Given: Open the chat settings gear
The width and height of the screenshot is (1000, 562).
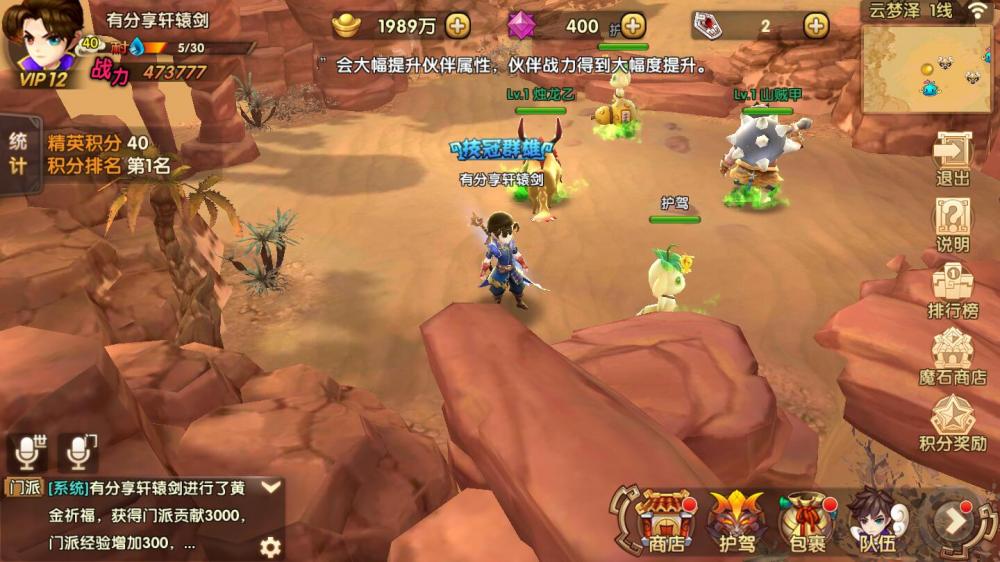Looking at the screenshot, I should pos(270,546).
